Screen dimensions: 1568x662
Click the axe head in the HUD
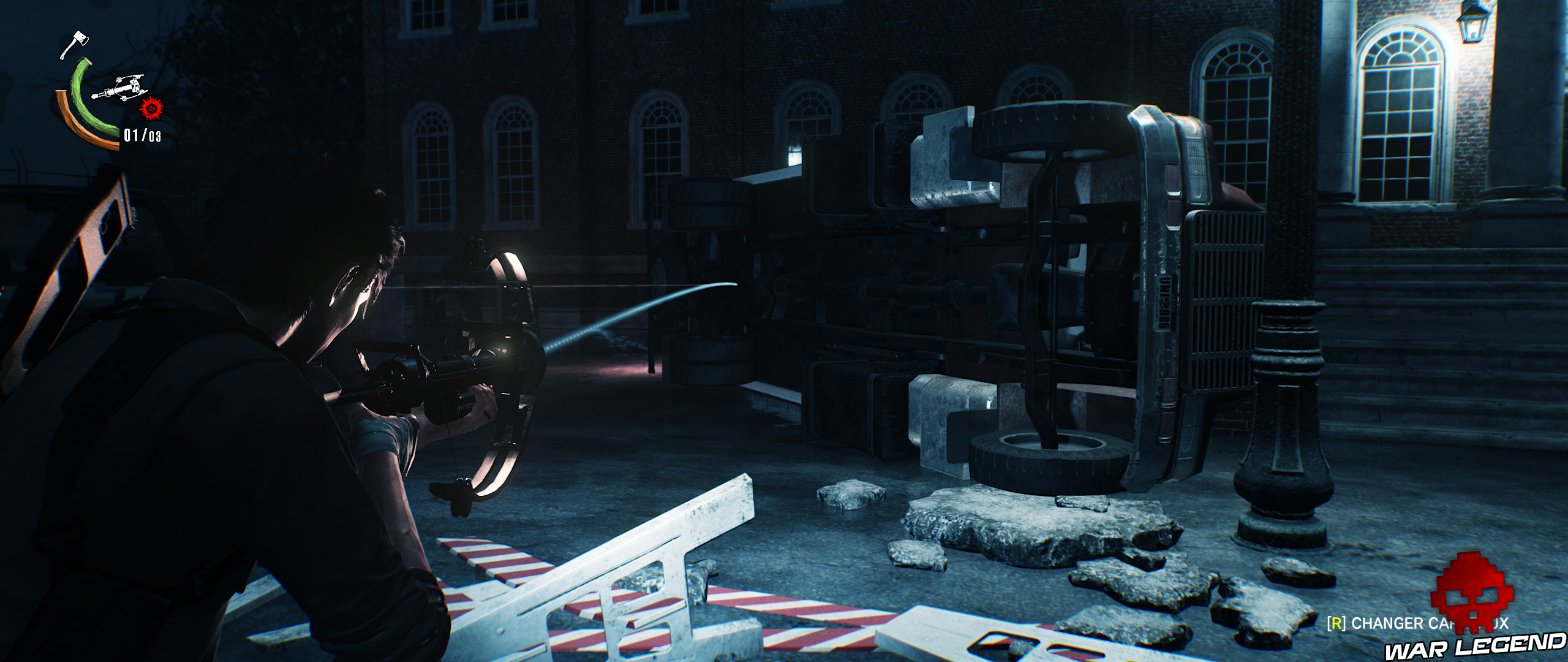[80, 39]
